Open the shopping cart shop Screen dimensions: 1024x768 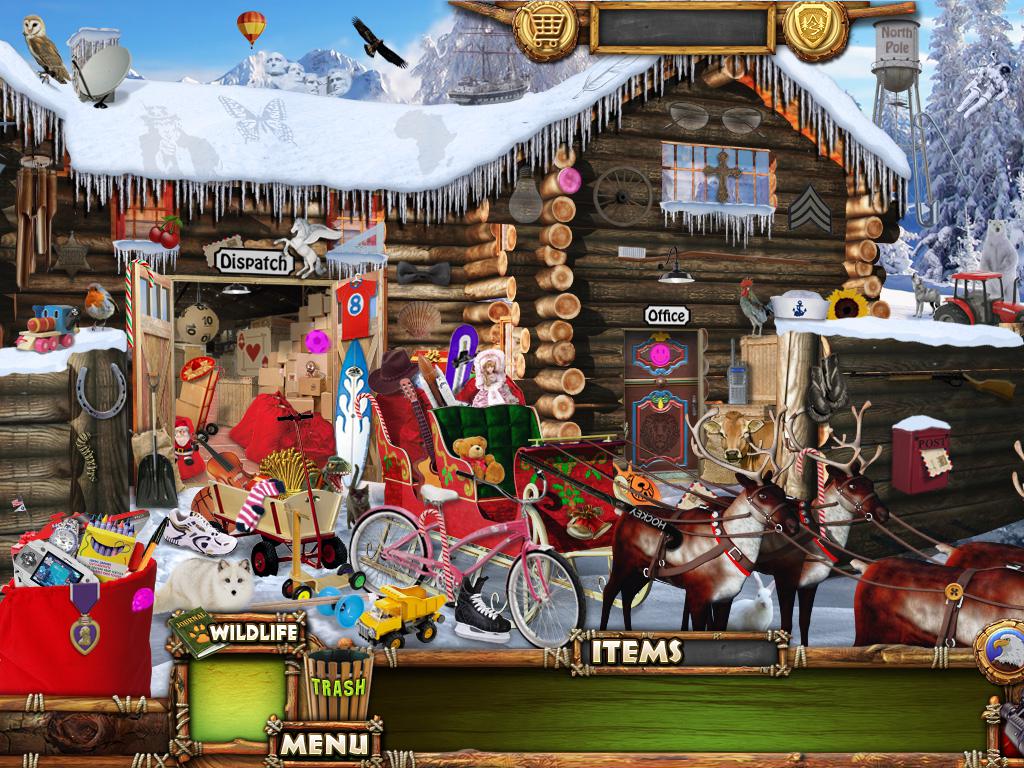[x=545, y=30]
